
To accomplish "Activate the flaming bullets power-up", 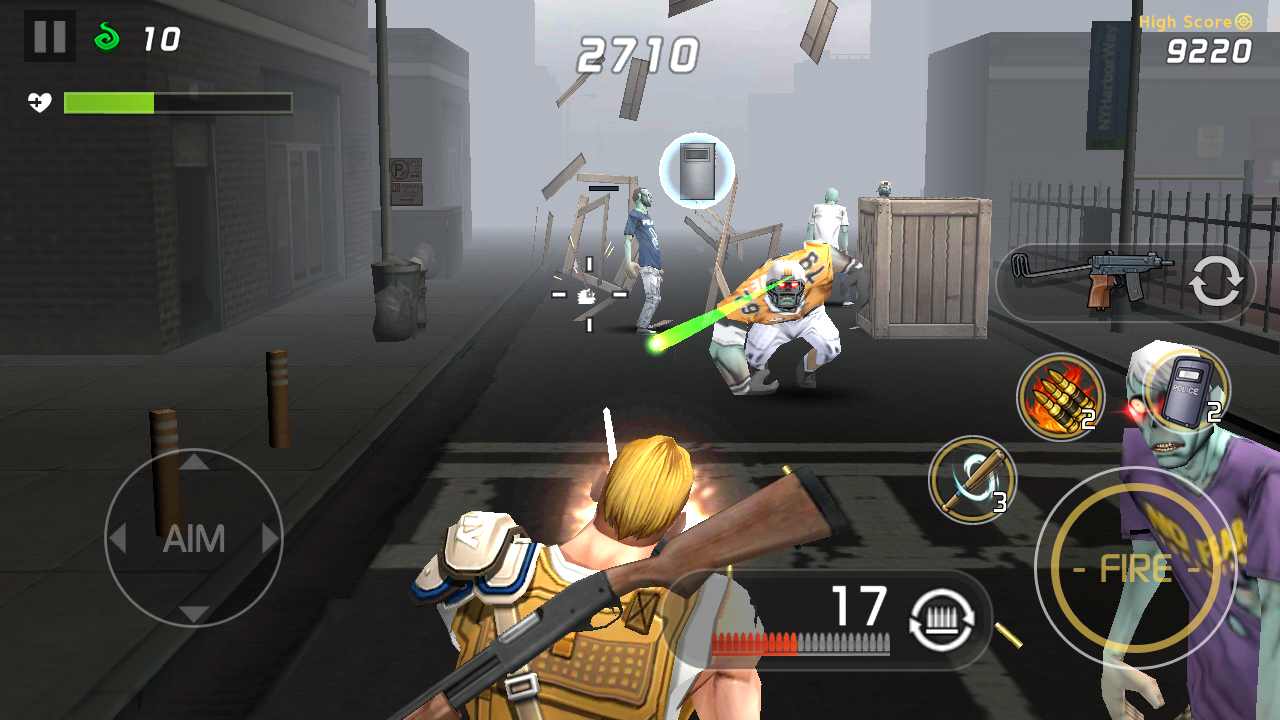I will pyautogui.click(x=1058, y=396).
